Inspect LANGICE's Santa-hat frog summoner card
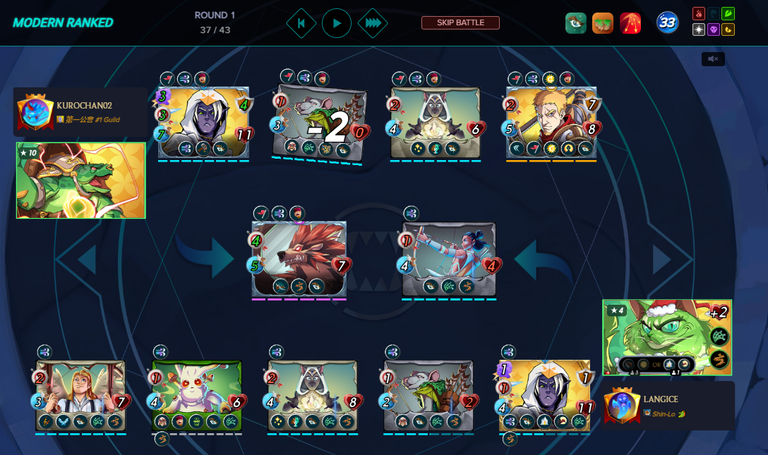The image size is (768, 455). point(666,338)
